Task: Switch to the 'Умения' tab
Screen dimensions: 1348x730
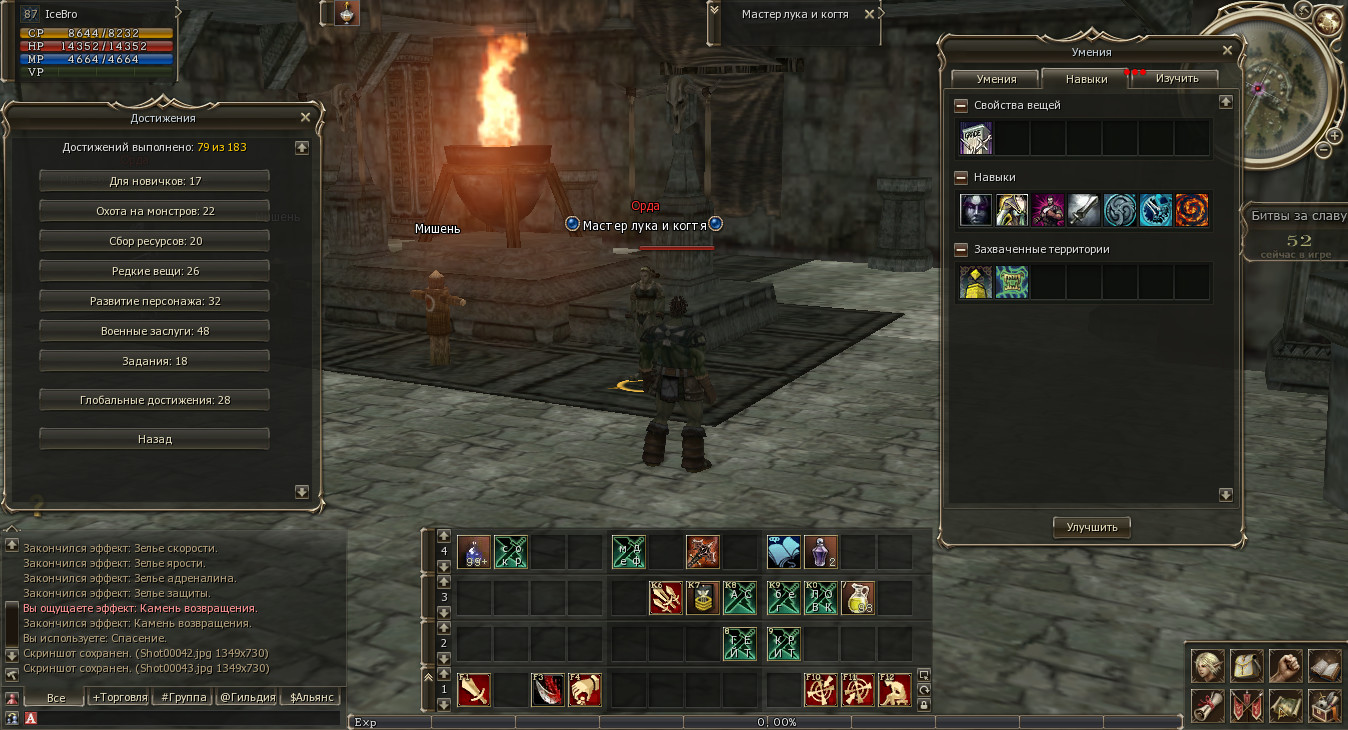Action: [996, 79]
